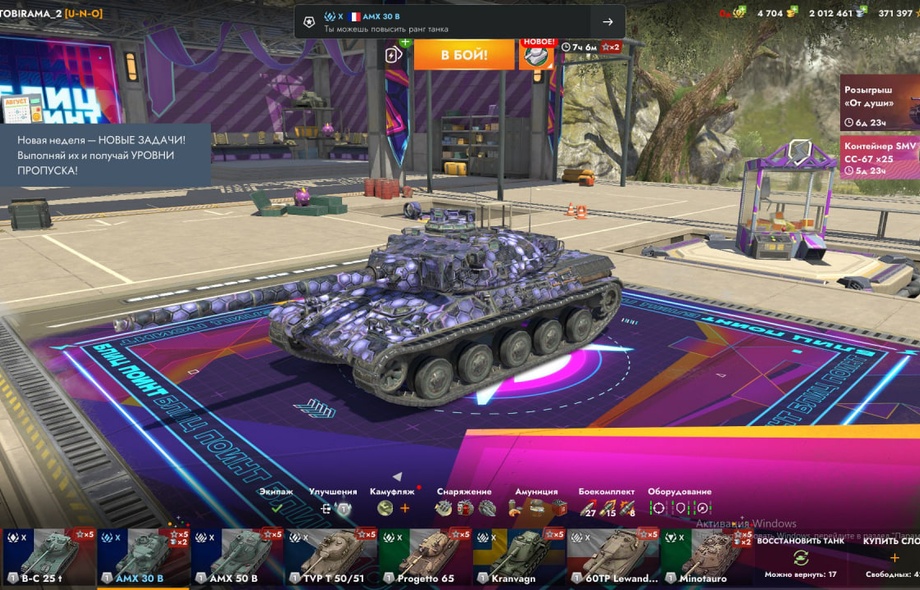Image resolution: width=920 pixels, height=590 pixels.
Task: Click the selected AMX 30 B tank card
Action: pos(143,558)
